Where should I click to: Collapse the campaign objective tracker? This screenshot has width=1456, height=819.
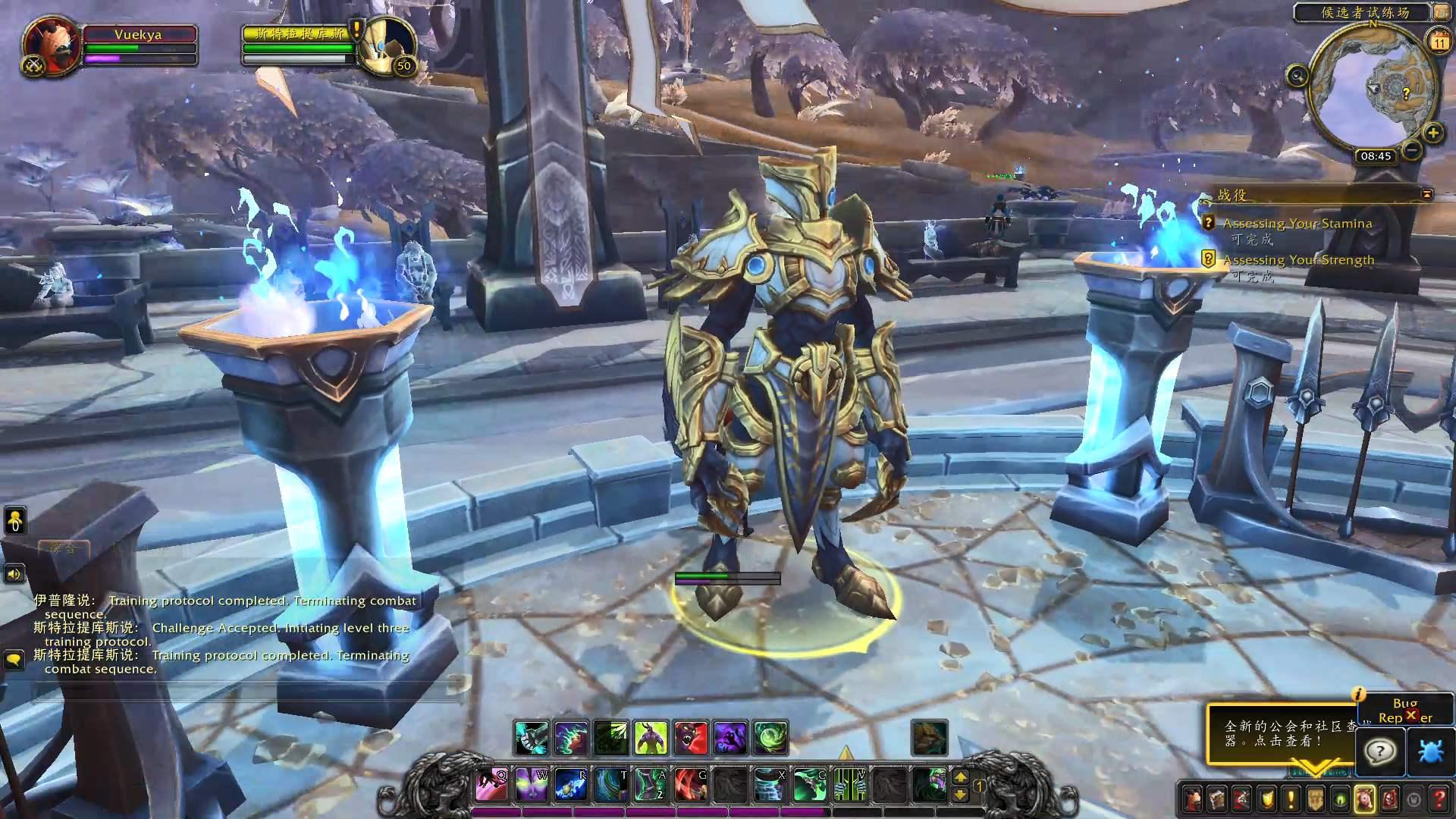pos(1426,194)
